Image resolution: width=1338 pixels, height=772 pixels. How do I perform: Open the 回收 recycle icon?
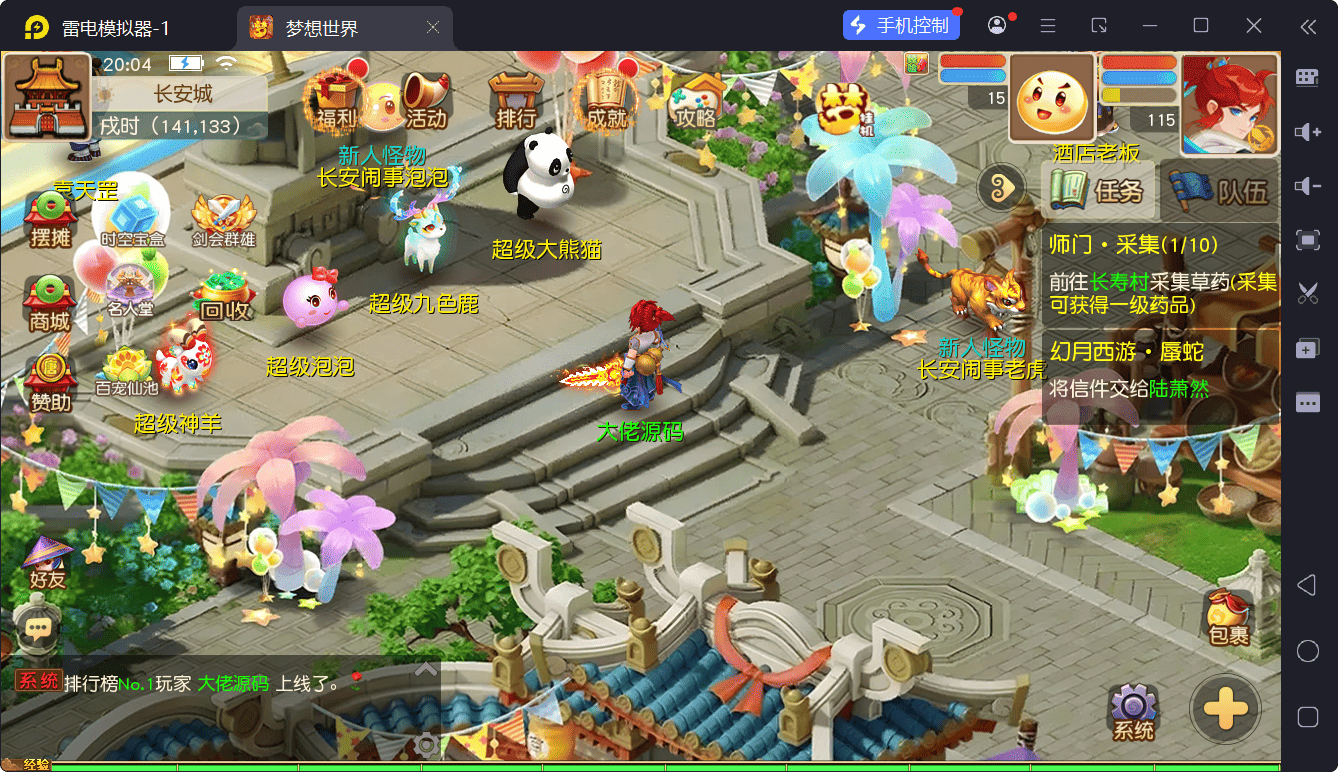click(225, 297)
